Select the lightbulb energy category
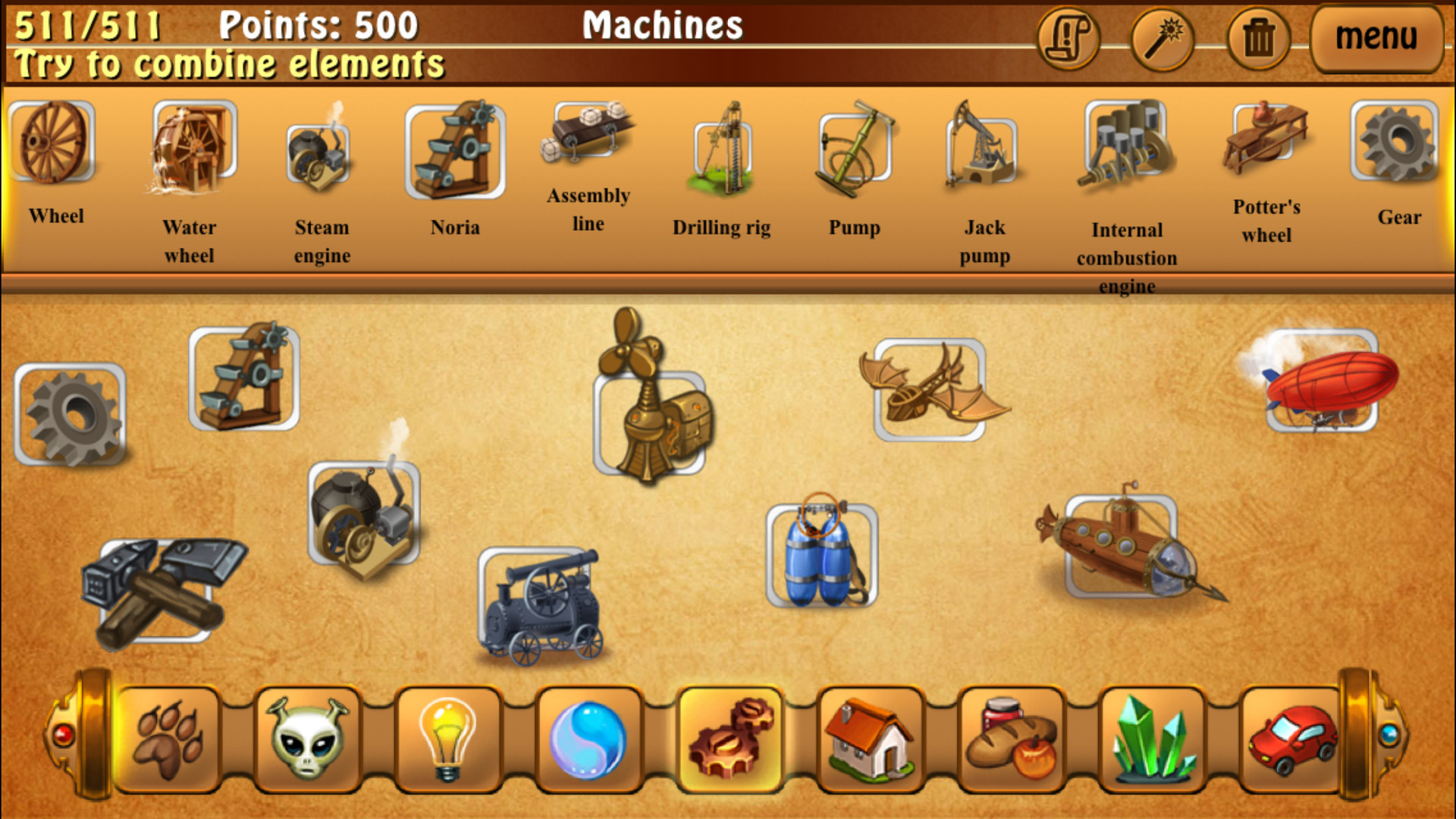Image resolution: width=1456 pixels, height=819 pixels. pos(447,739)
